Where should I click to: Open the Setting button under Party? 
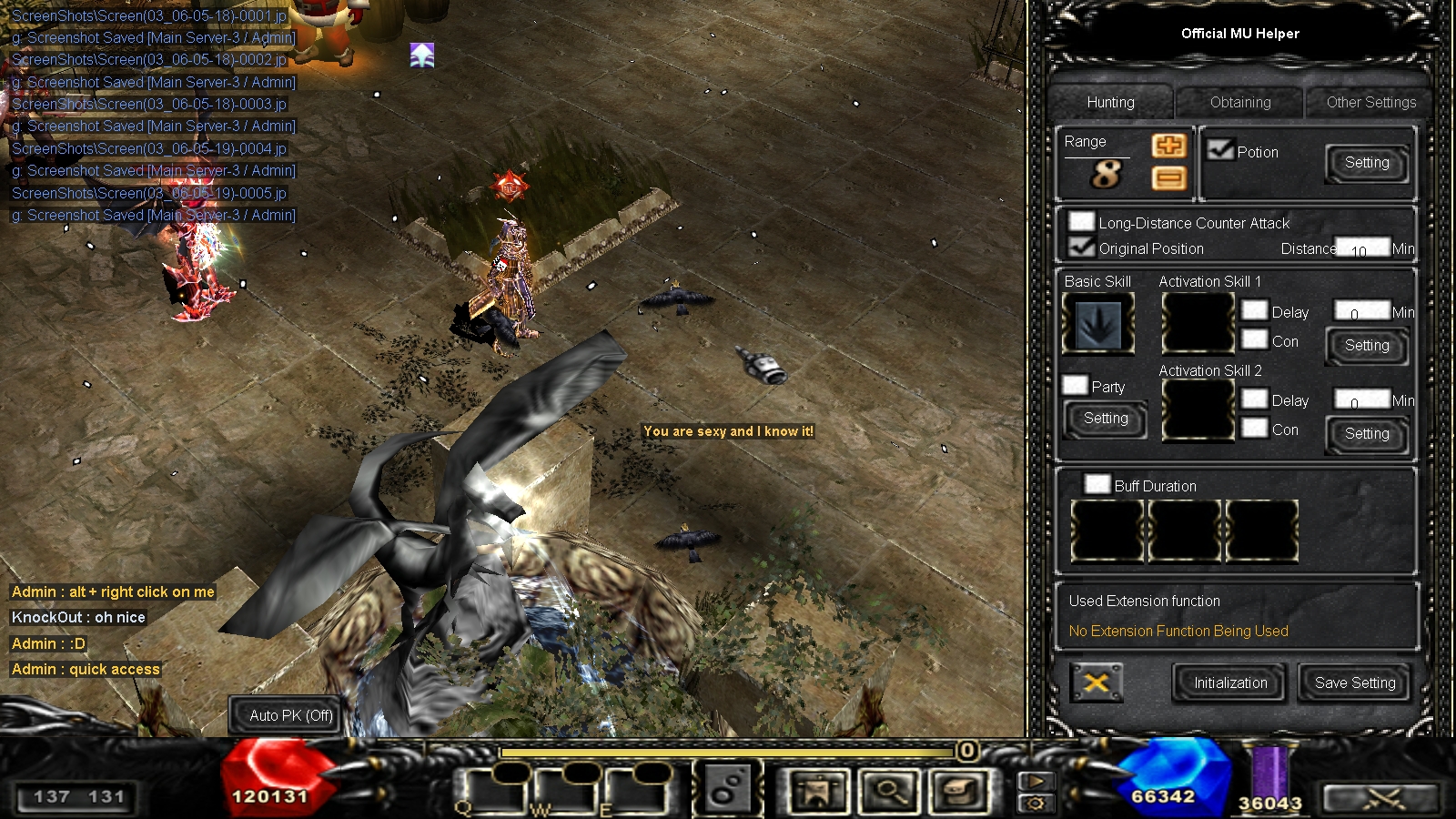tap(1106, 419)
